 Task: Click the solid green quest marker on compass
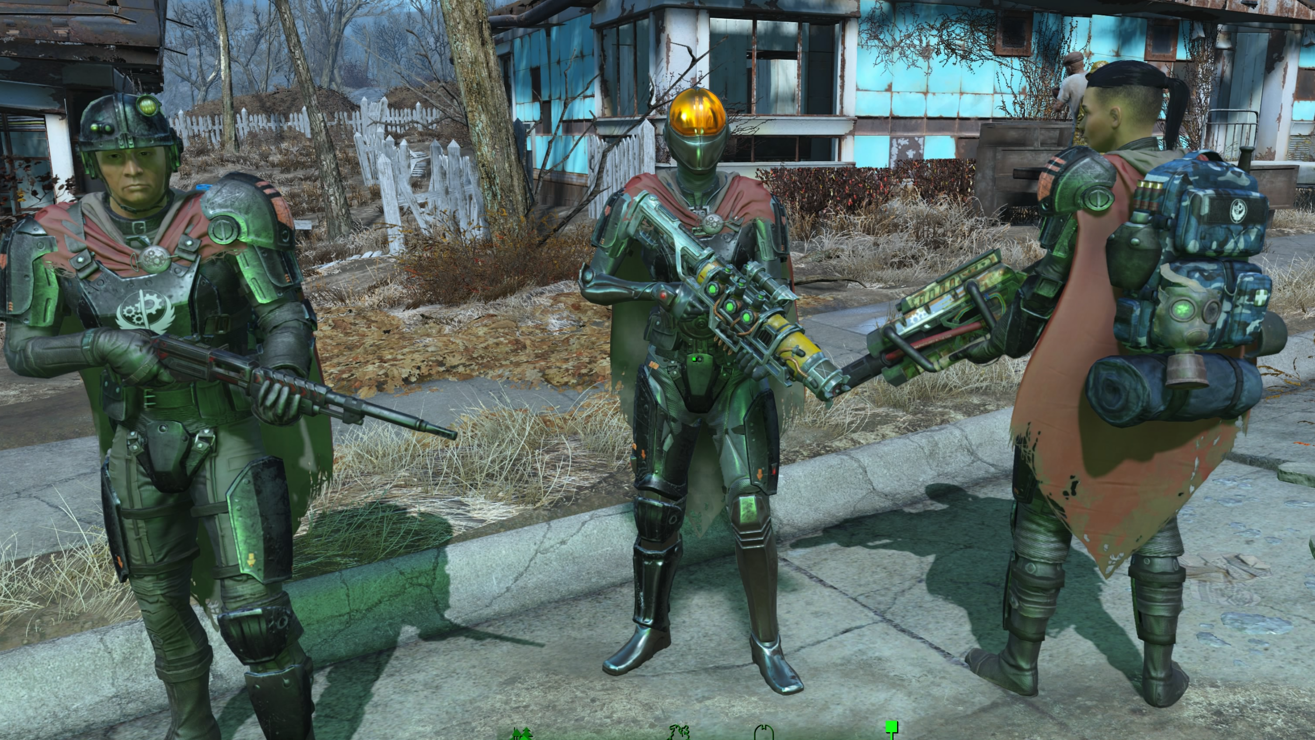click(891, 728)
